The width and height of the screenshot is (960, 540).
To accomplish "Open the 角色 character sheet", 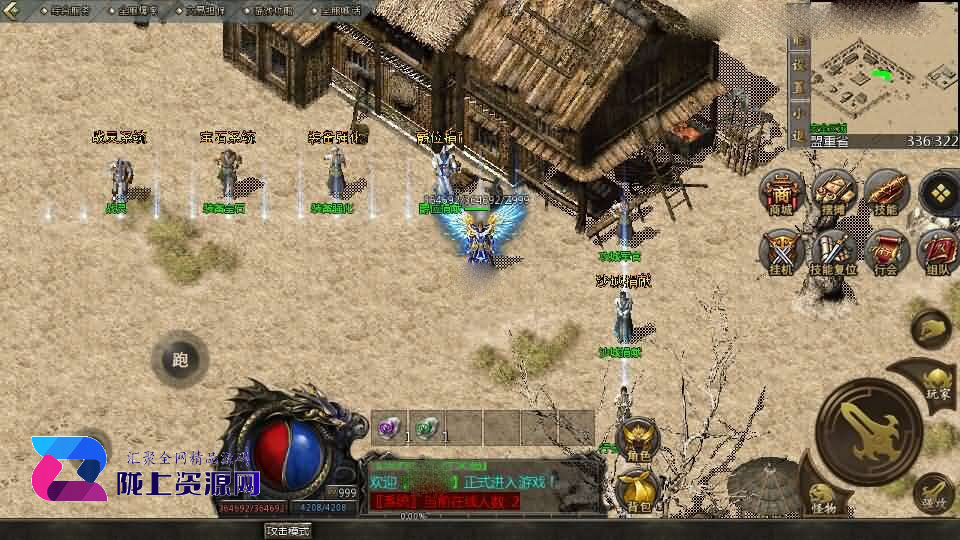I will (x=638, y=439).
